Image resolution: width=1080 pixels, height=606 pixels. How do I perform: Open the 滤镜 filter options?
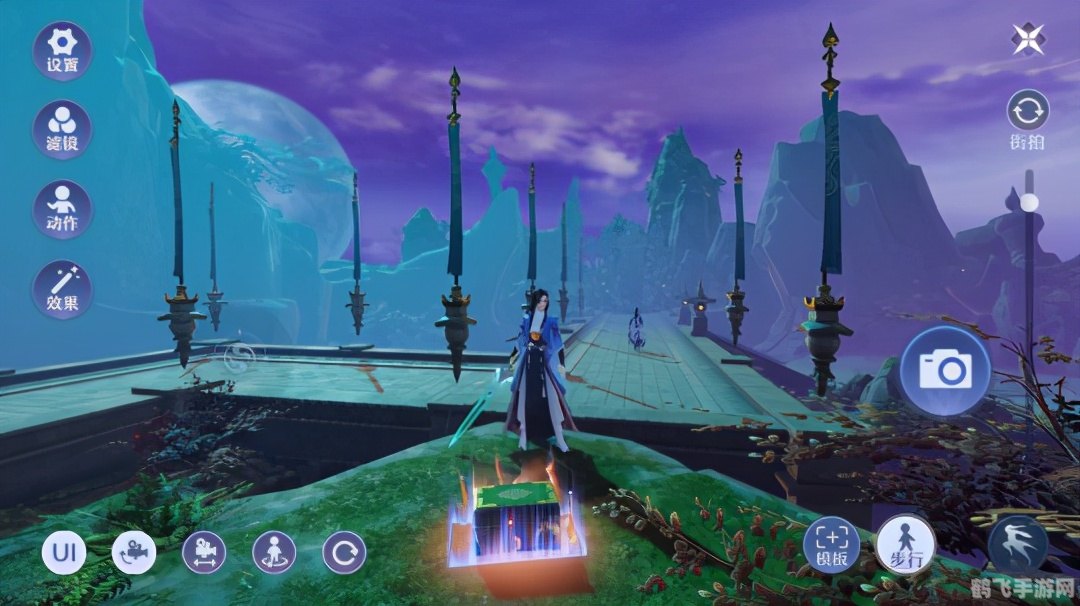[62, 130]
